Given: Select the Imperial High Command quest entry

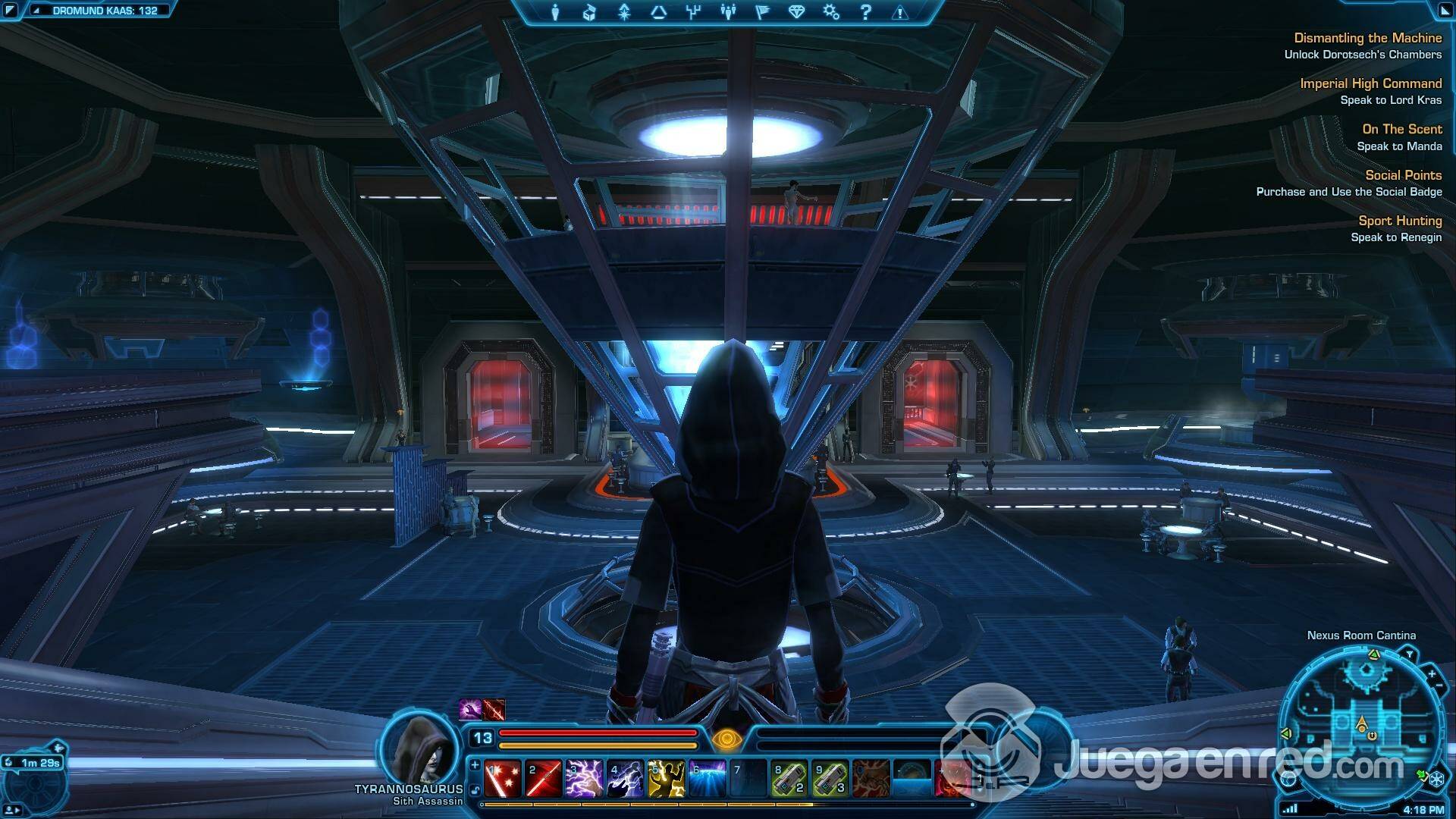Looking at the screenshot, I should 1370,83.
